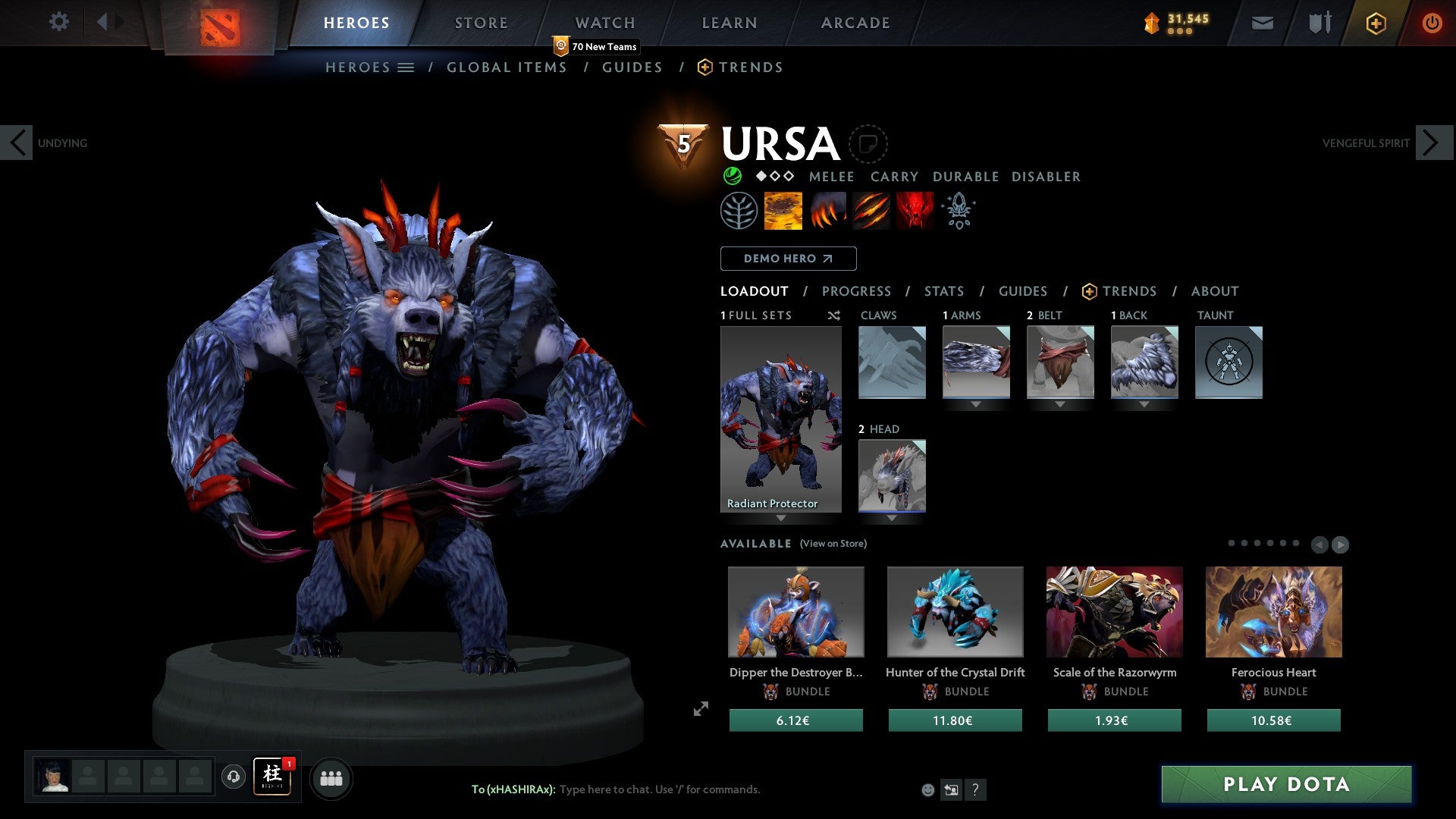Image resolution: width=1456 pixels, height=819 pixels.
Task: Click View on Store link
Action: 833,544
